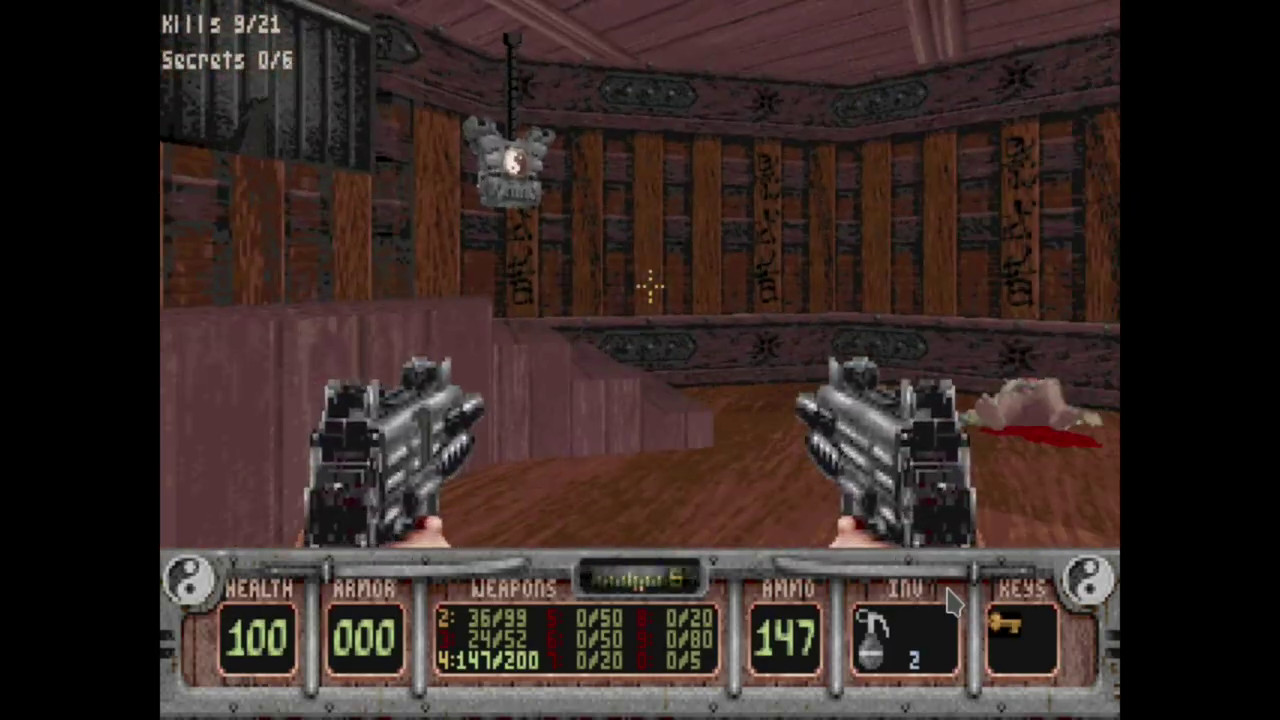
Task: Toggle the Secrets 0/6 counter overlay
Action: click(226, 60)
